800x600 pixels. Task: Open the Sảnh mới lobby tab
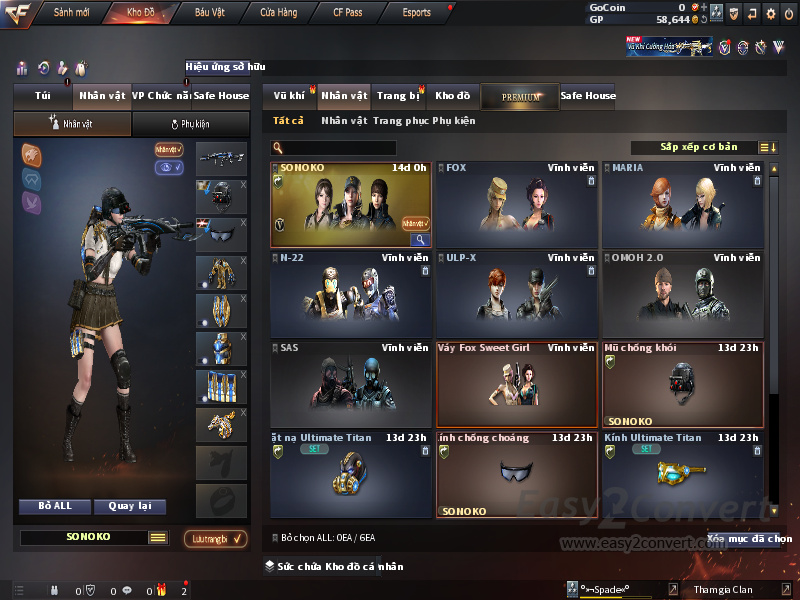[69, 13]
